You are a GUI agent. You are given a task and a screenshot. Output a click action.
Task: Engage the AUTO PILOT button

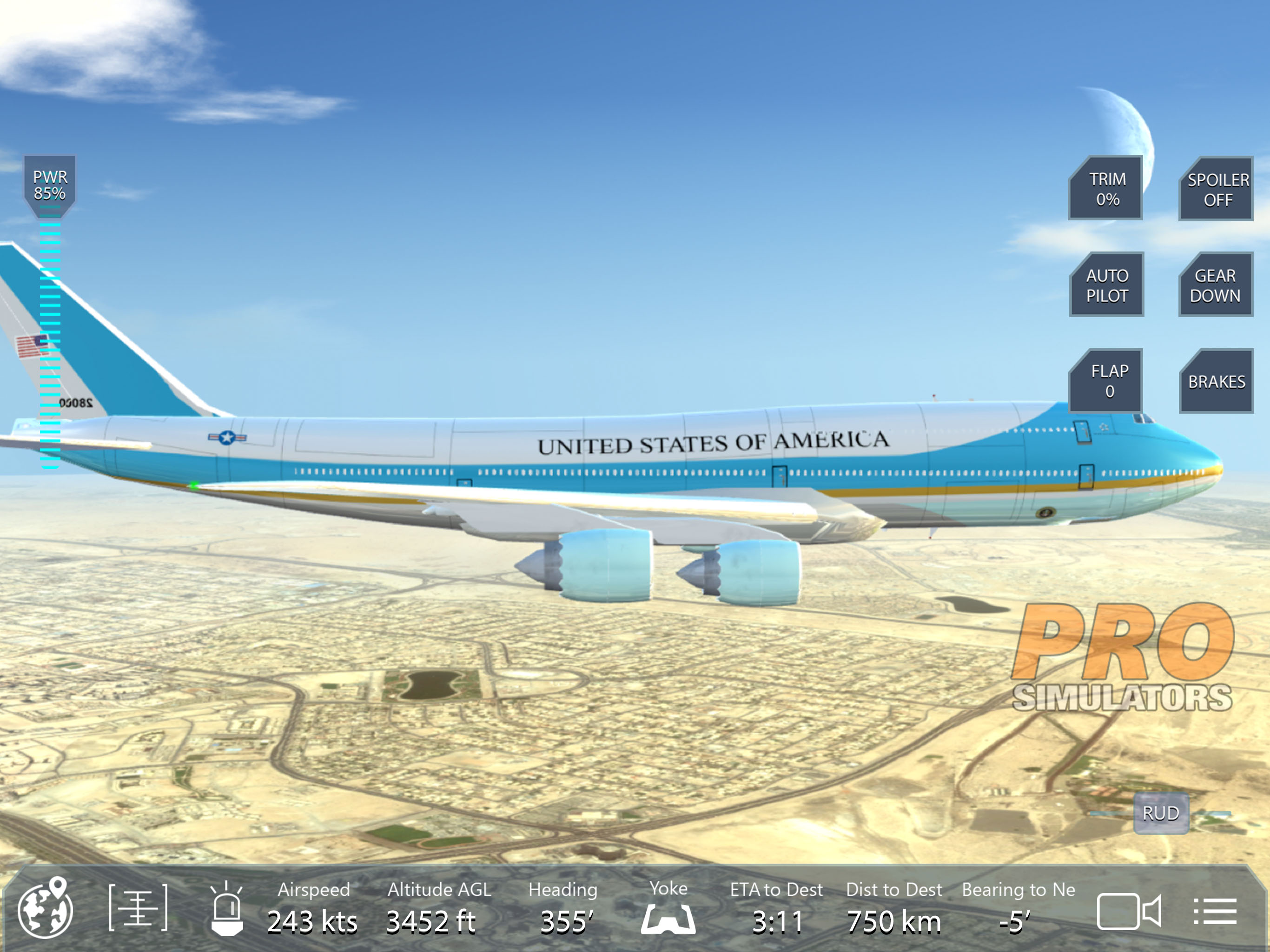(x=1107, y=285)
